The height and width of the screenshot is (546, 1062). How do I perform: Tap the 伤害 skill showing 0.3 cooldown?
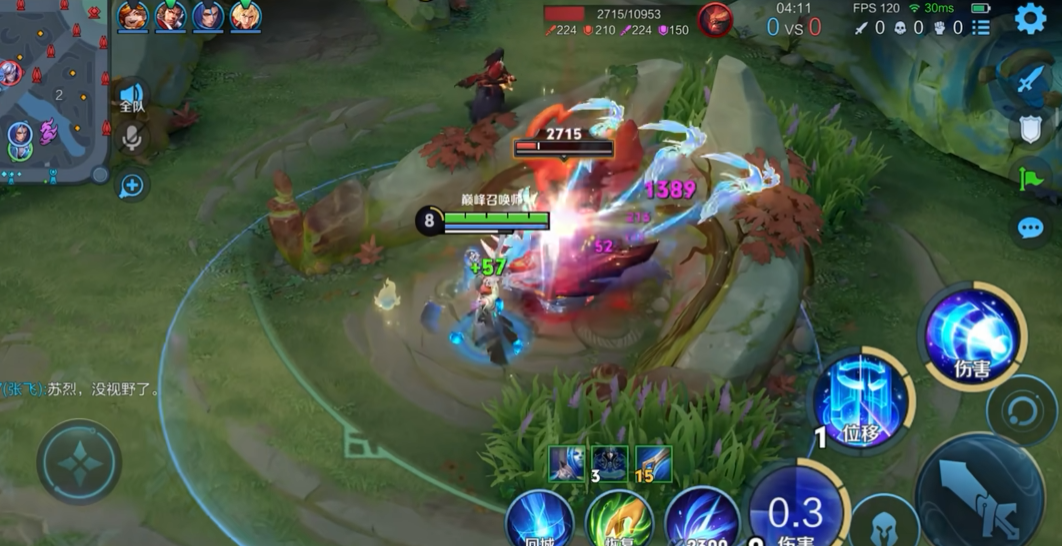pyautogui.click(x=795, y=512)
